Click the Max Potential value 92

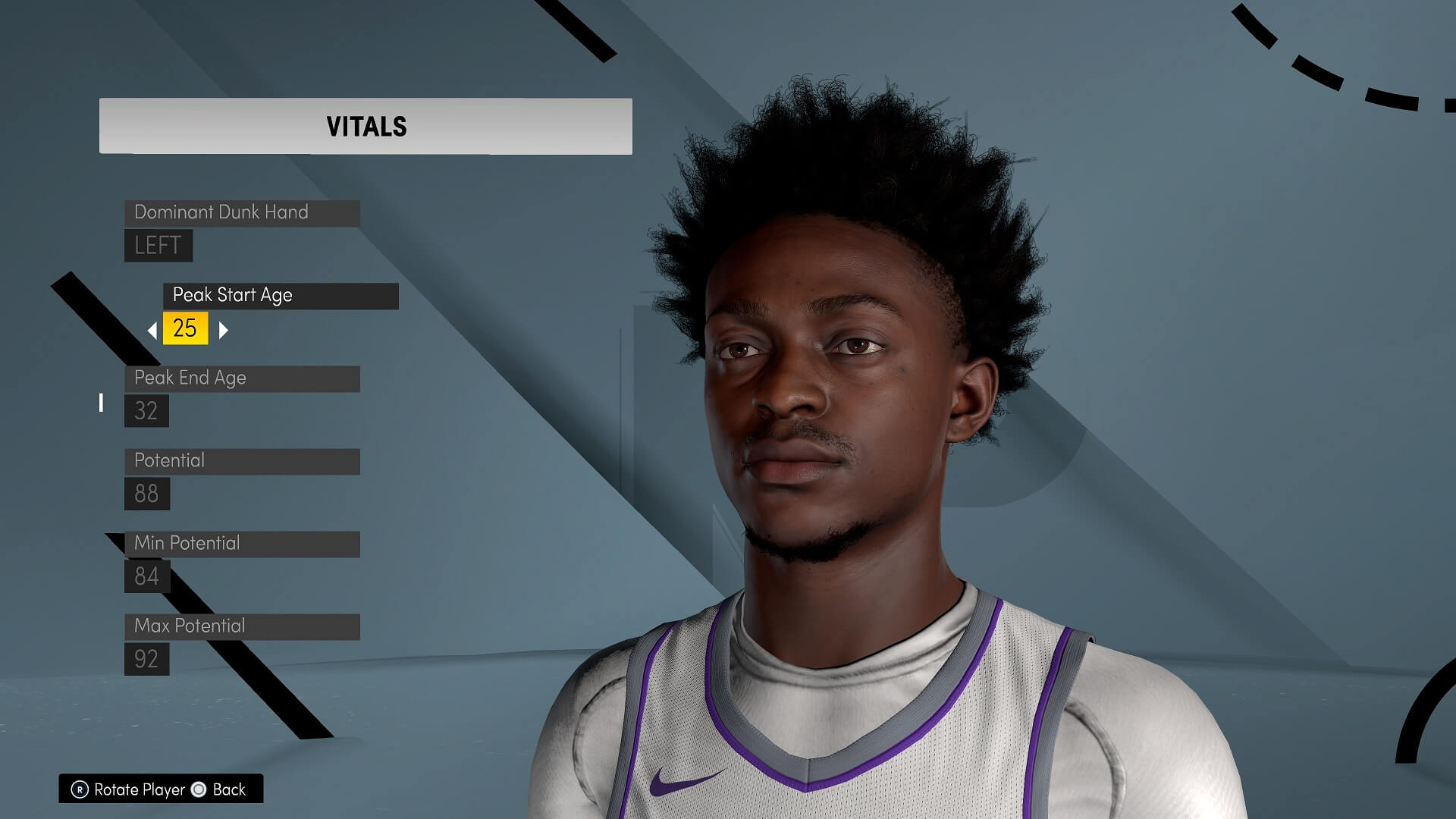[146, 659]
